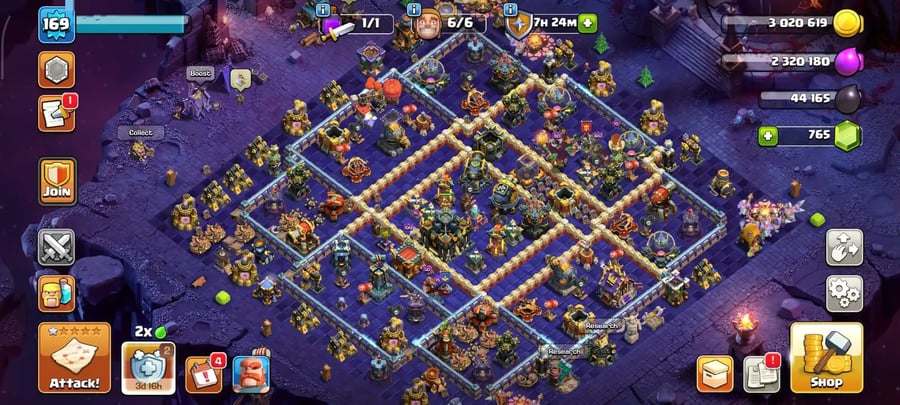The image size is (900, 405).
Task: Open the settings gears button
Action: click(844, 293)
